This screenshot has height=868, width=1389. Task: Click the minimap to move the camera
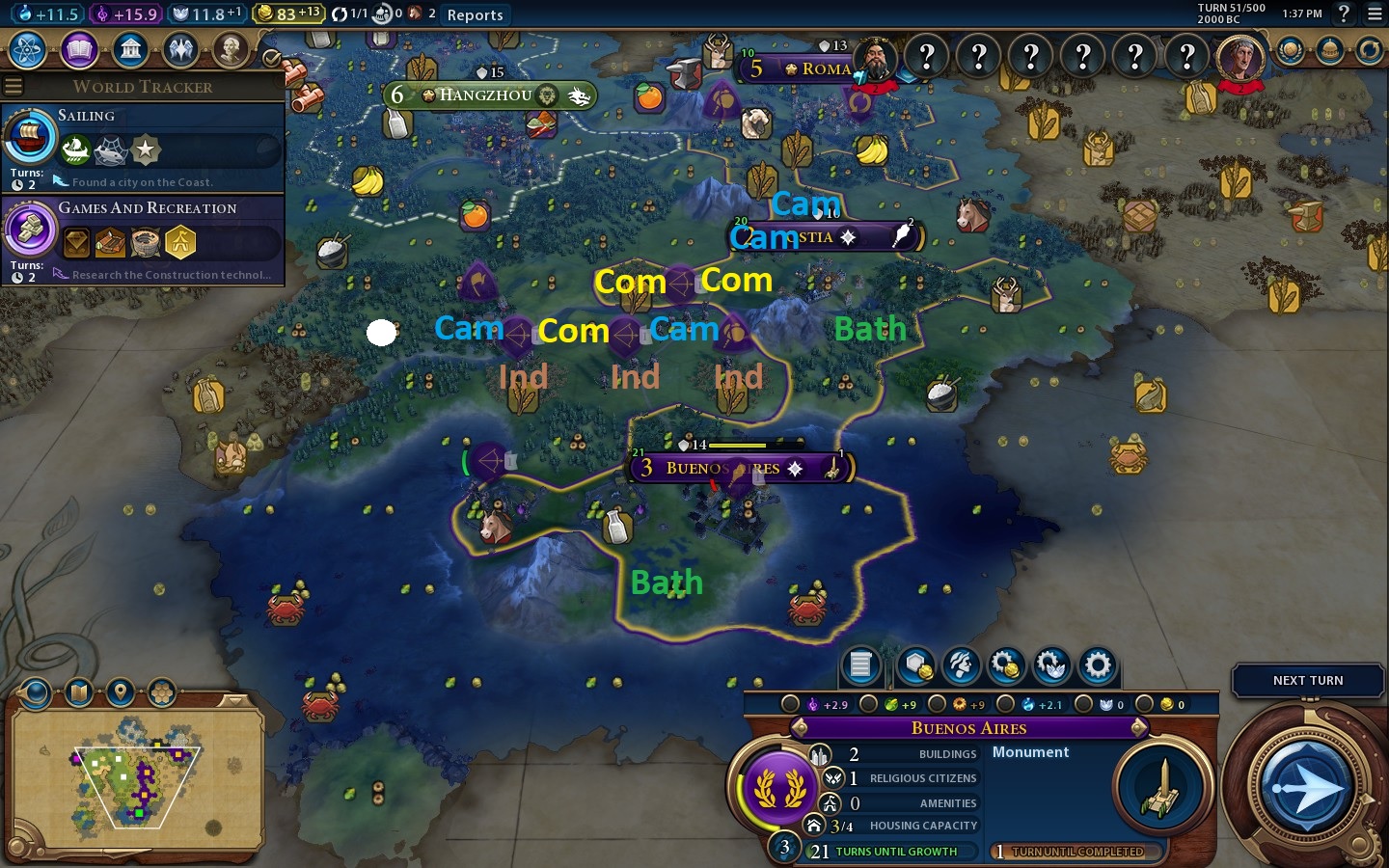point(135,781)
